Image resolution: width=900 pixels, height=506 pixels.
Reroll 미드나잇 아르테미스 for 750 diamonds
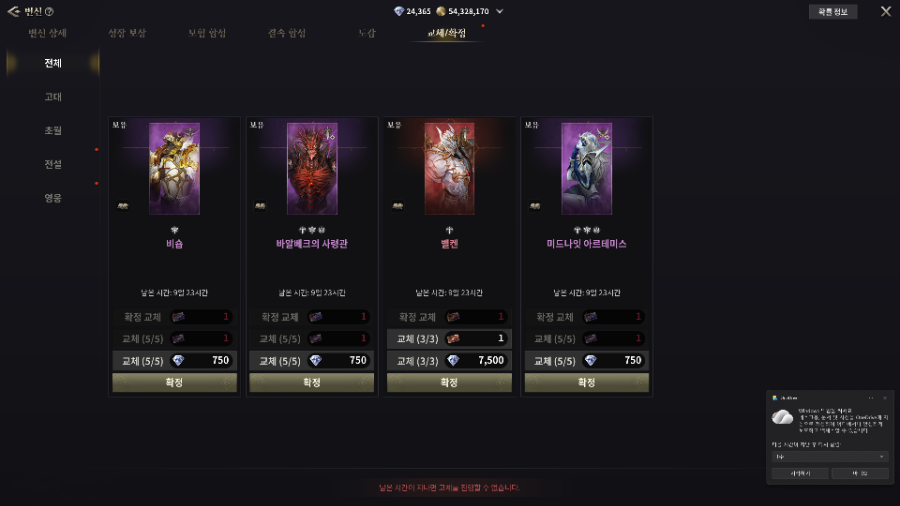[586, 361]
